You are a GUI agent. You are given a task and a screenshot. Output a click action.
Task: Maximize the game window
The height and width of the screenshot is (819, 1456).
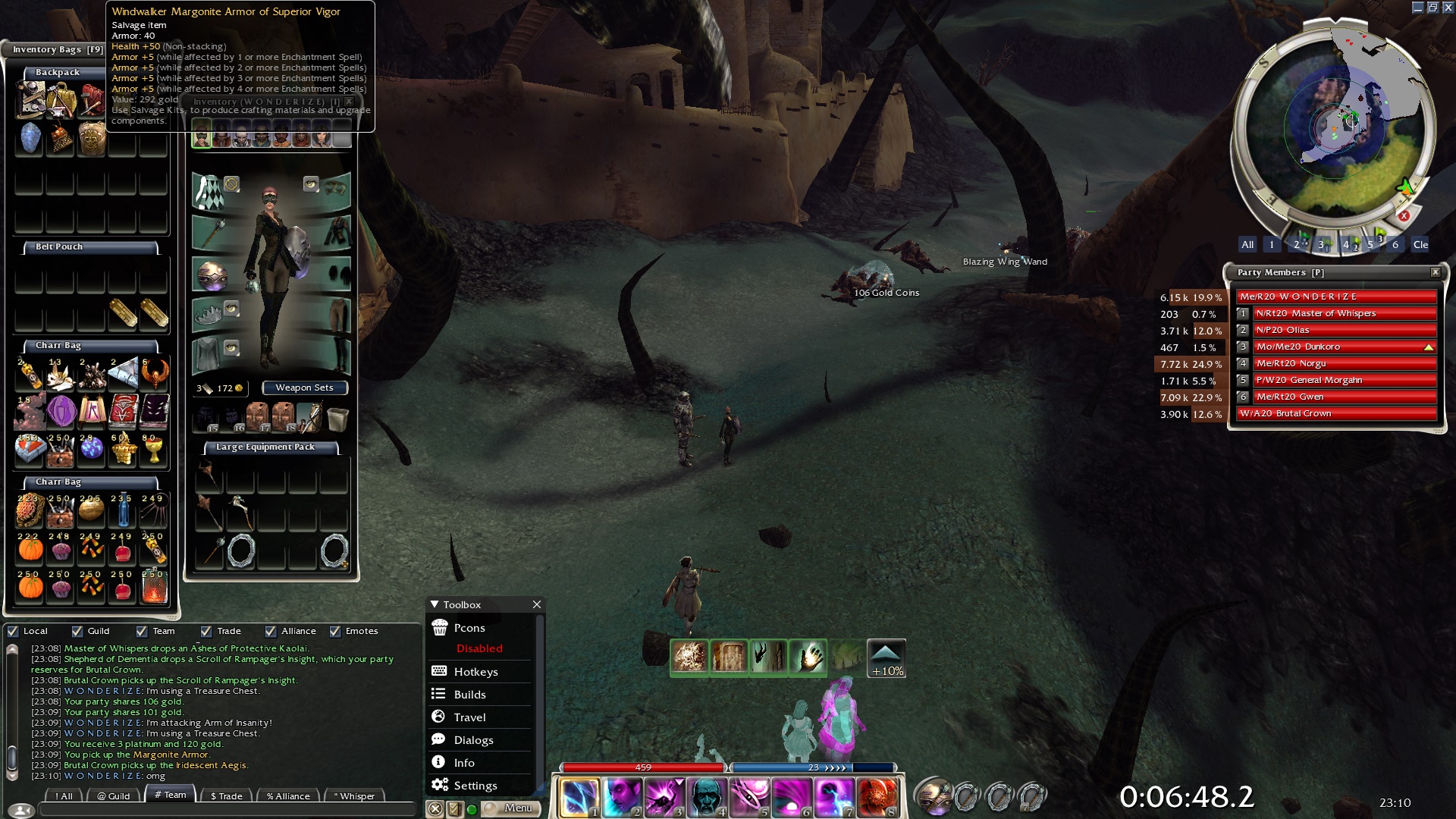[x=1432, y=7]
